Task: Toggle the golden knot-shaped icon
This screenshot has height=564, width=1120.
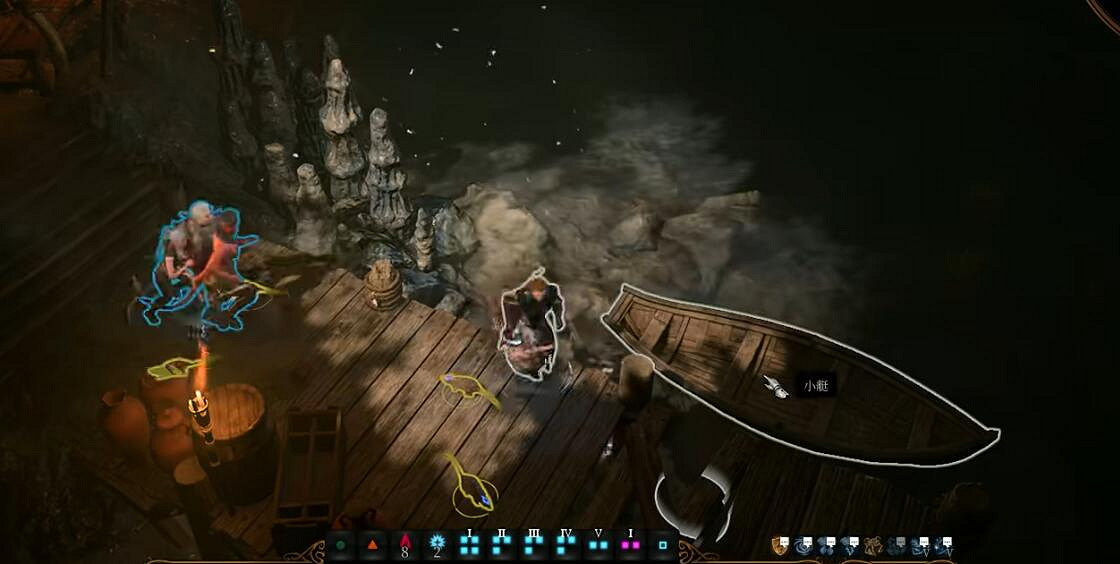Action: coord(873,545)
